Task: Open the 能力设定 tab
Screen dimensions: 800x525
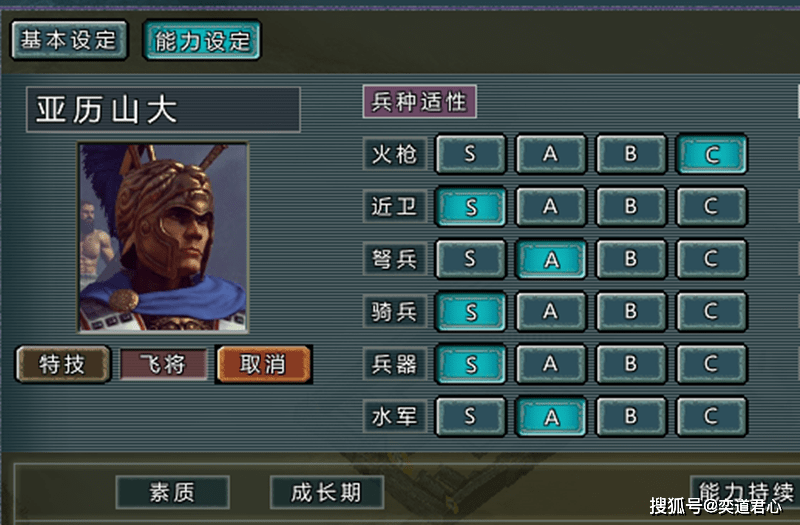Action: [x=202, y=41]
